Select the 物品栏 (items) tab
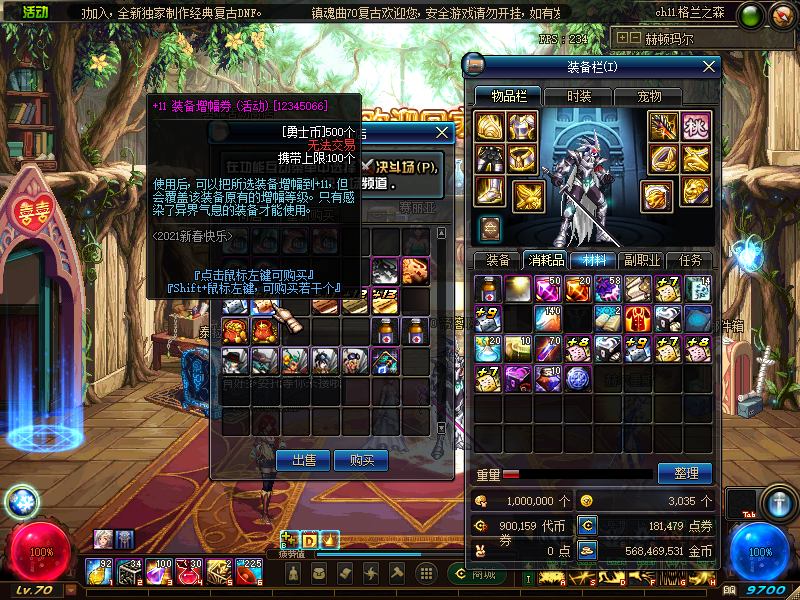Viewport: 800px width, 600px height. pos(508,96)
